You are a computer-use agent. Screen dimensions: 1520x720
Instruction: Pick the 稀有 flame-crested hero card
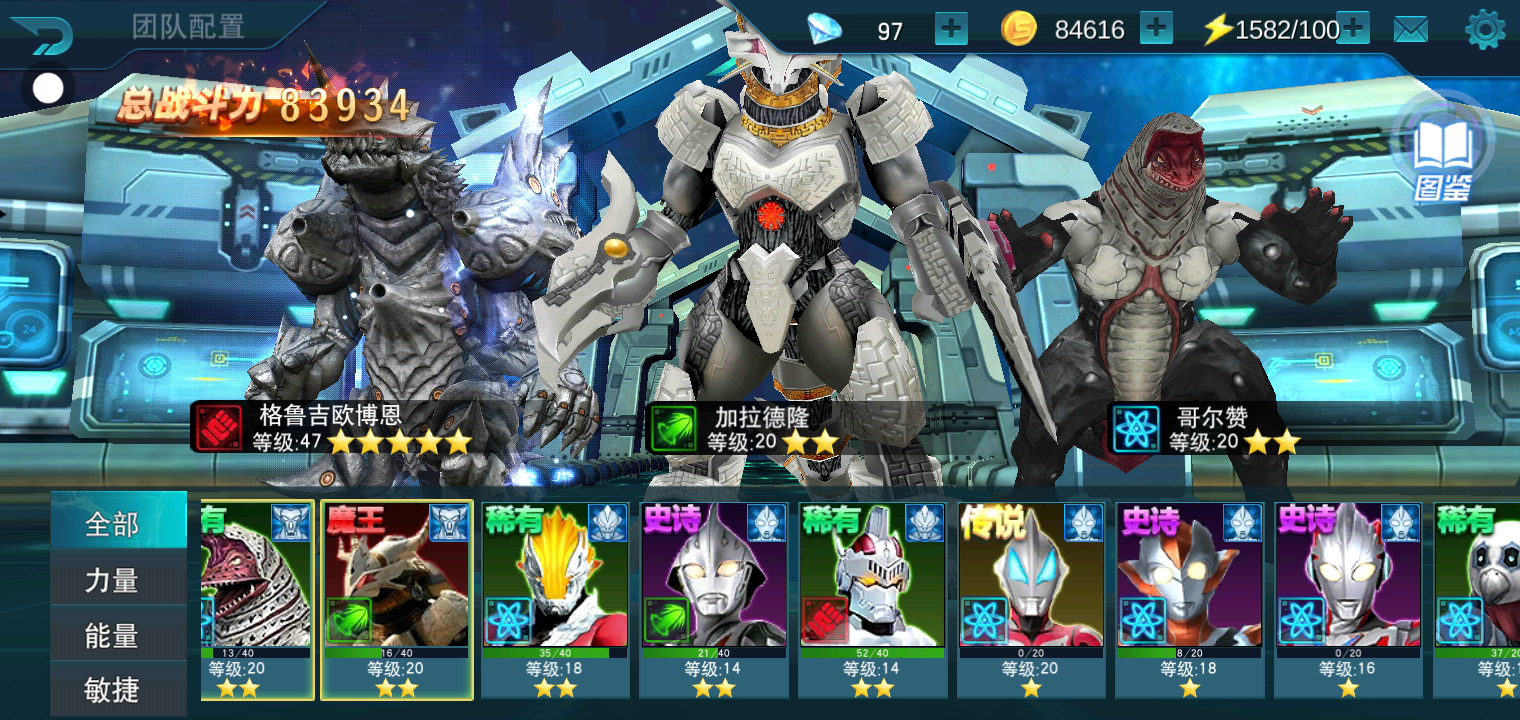[555, 598]
